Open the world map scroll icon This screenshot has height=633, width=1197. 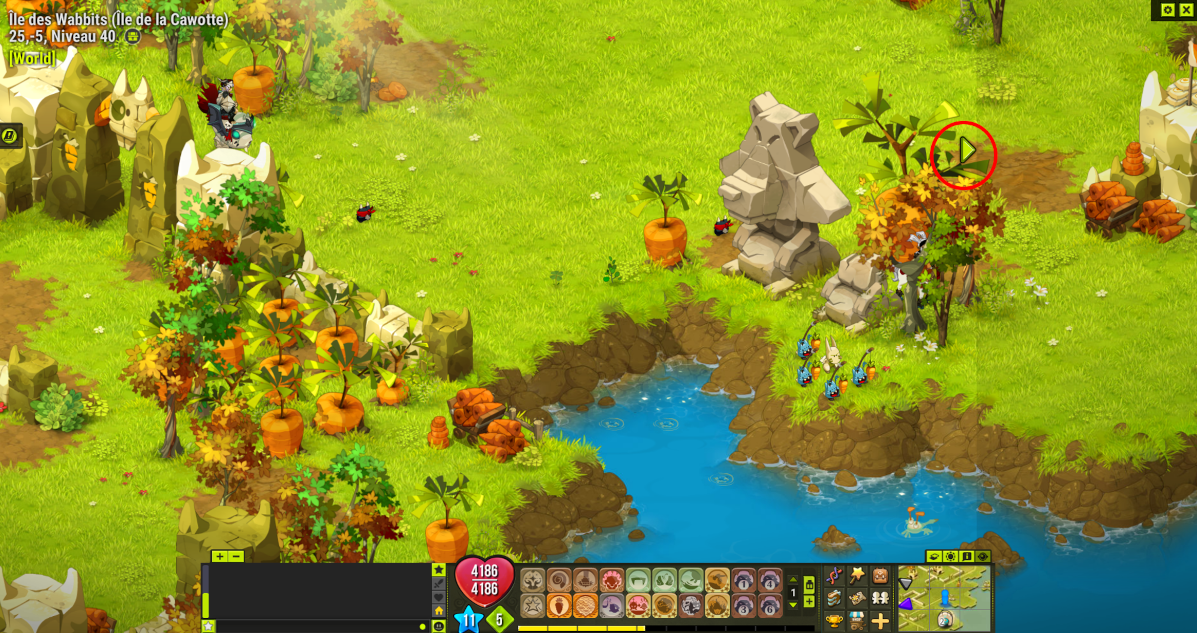coord(857,598)
